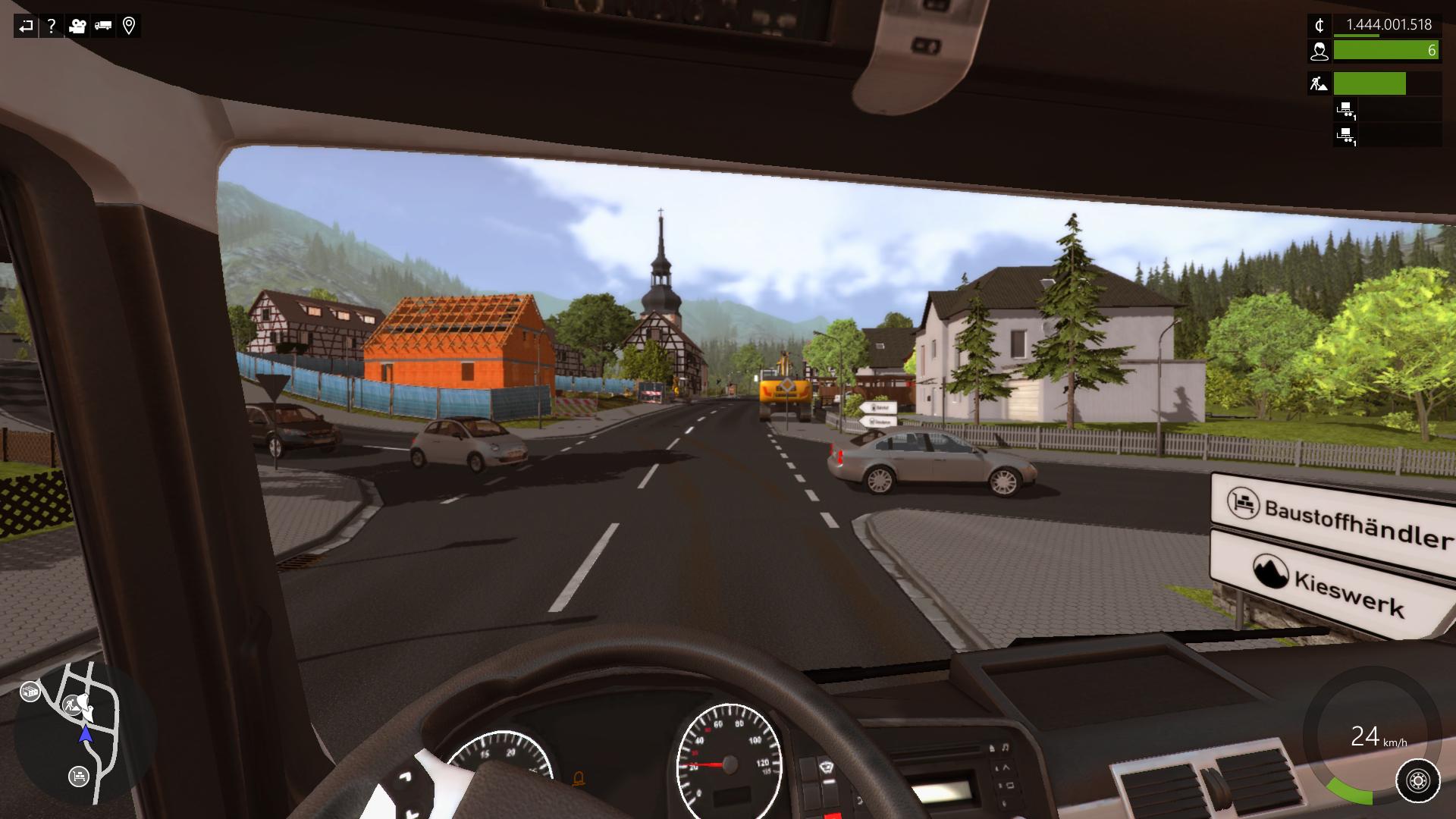Open the question mark help panel
Image resolution: width=1456 pixels, height=819 pixels.
pos(52,27)
